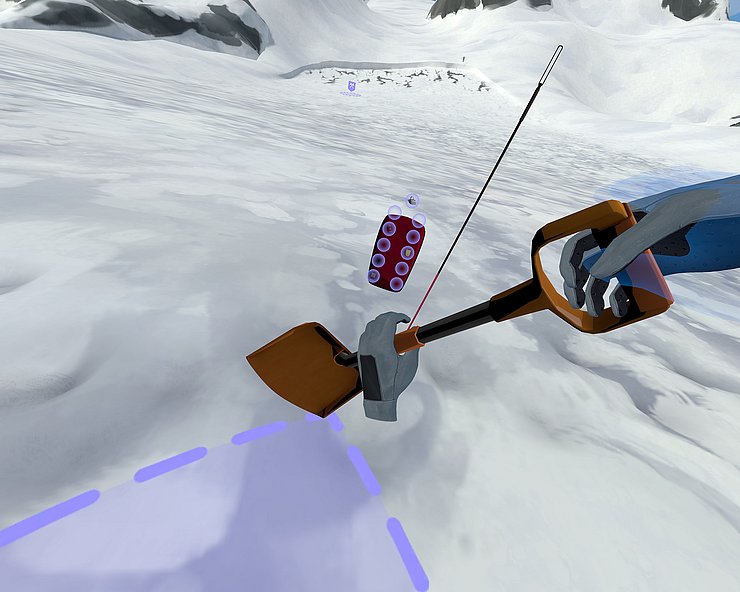The image size is (740, 592).
Task: Select the floating slot above the red pack
Action: pos(412,200)
